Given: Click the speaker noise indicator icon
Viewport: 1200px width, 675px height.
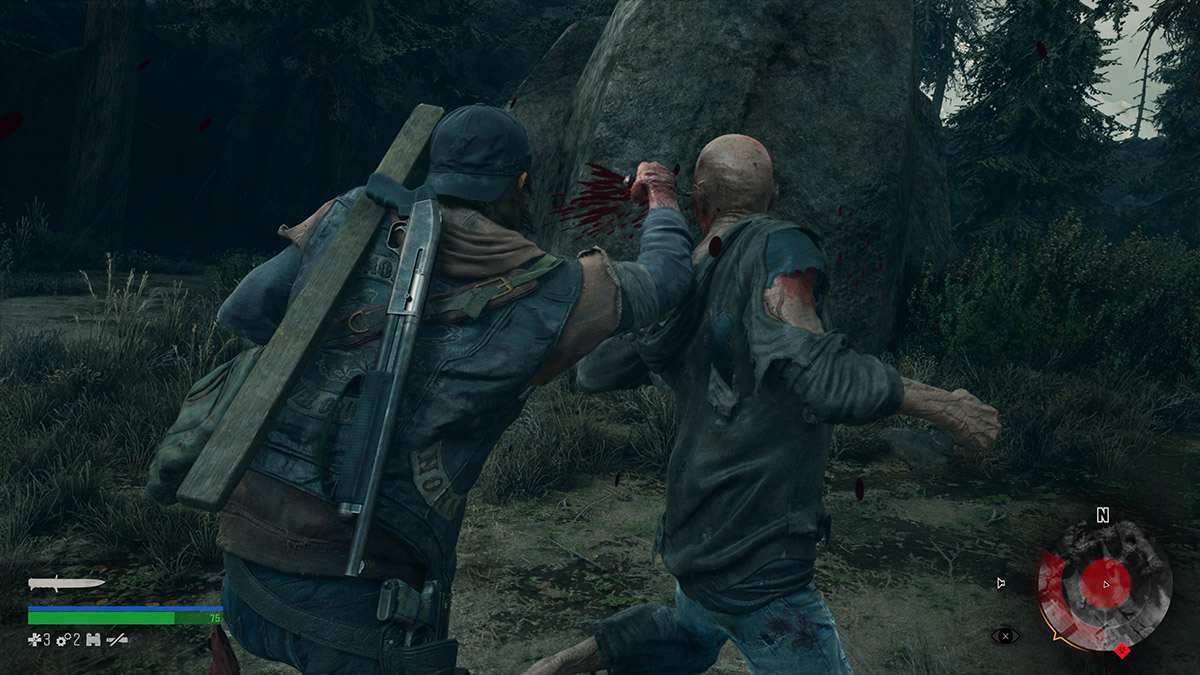Looking at the screenshot, I should [1001, 583].
